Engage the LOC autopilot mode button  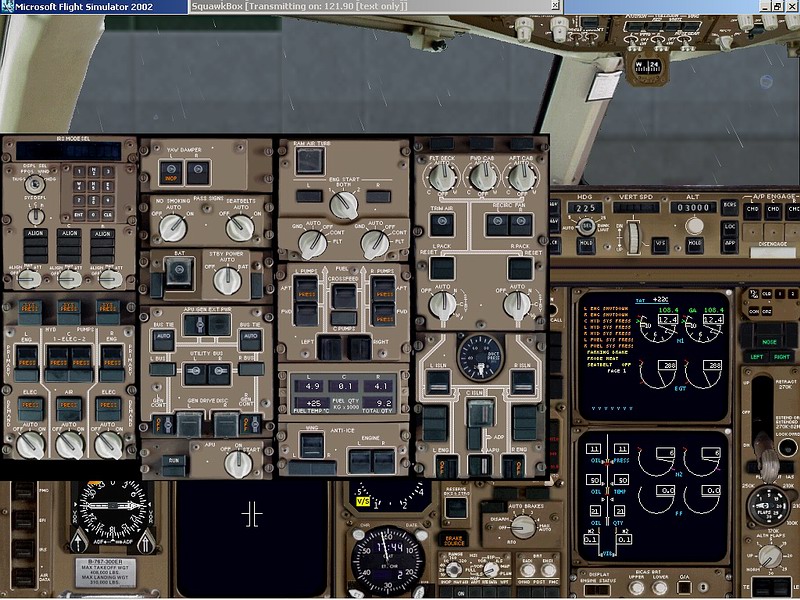tap(728, 228)
